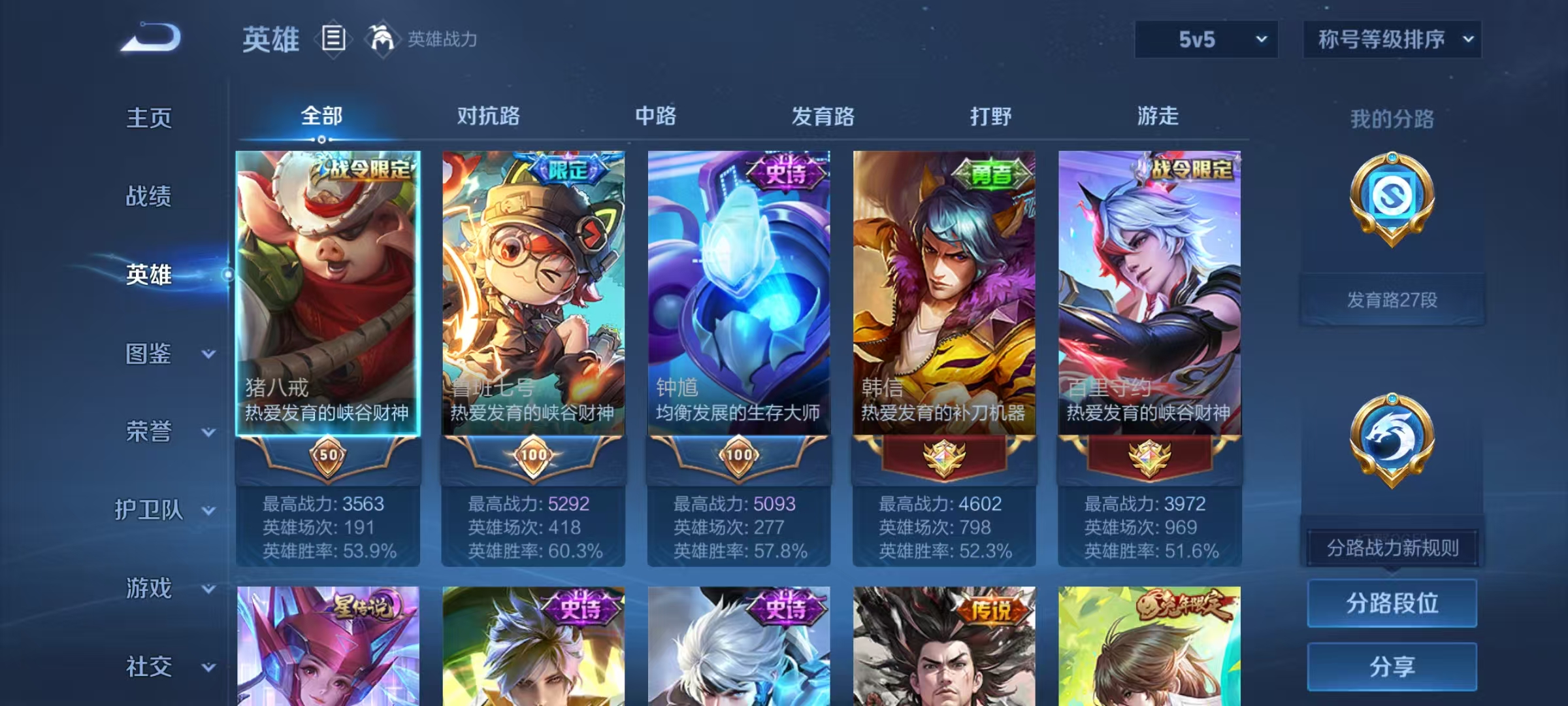
Task: Click the 分享 button
Action: [x=1392, y=667]
